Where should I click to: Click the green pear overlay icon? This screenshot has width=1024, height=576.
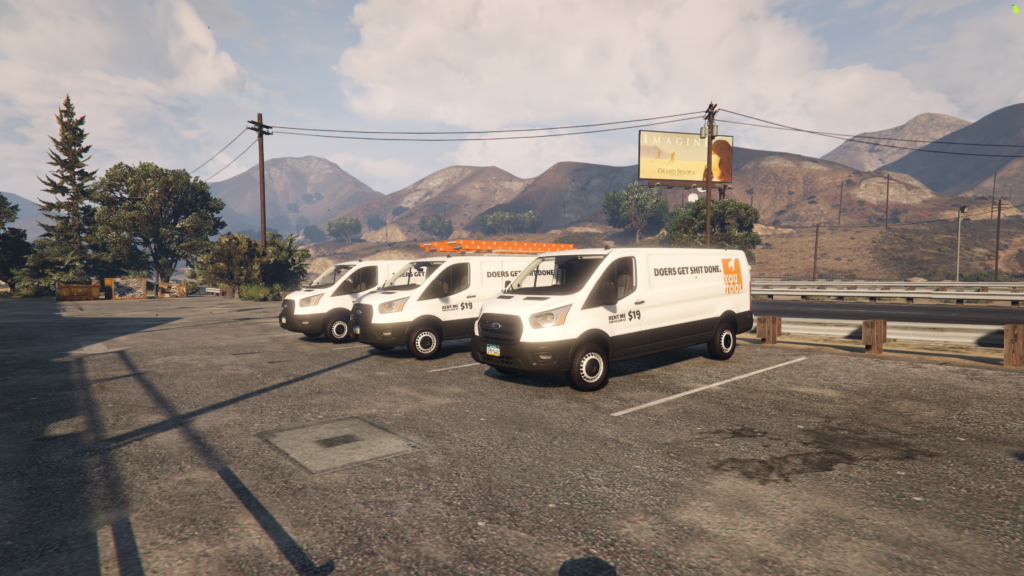point(1016,9)
